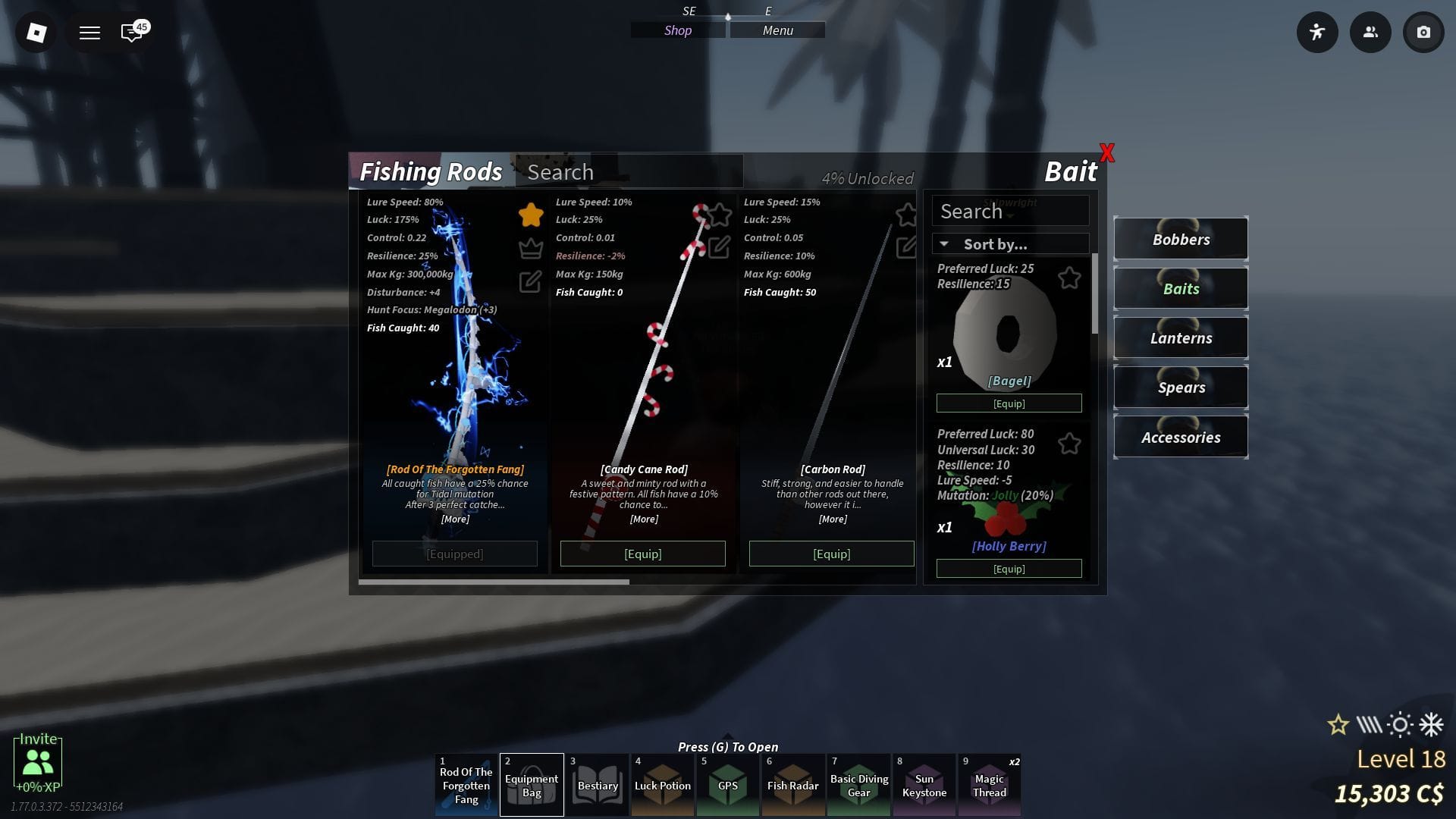Equip the Candy Cane Rod
Screen dimensions: 1456x819
pos(642,554)
